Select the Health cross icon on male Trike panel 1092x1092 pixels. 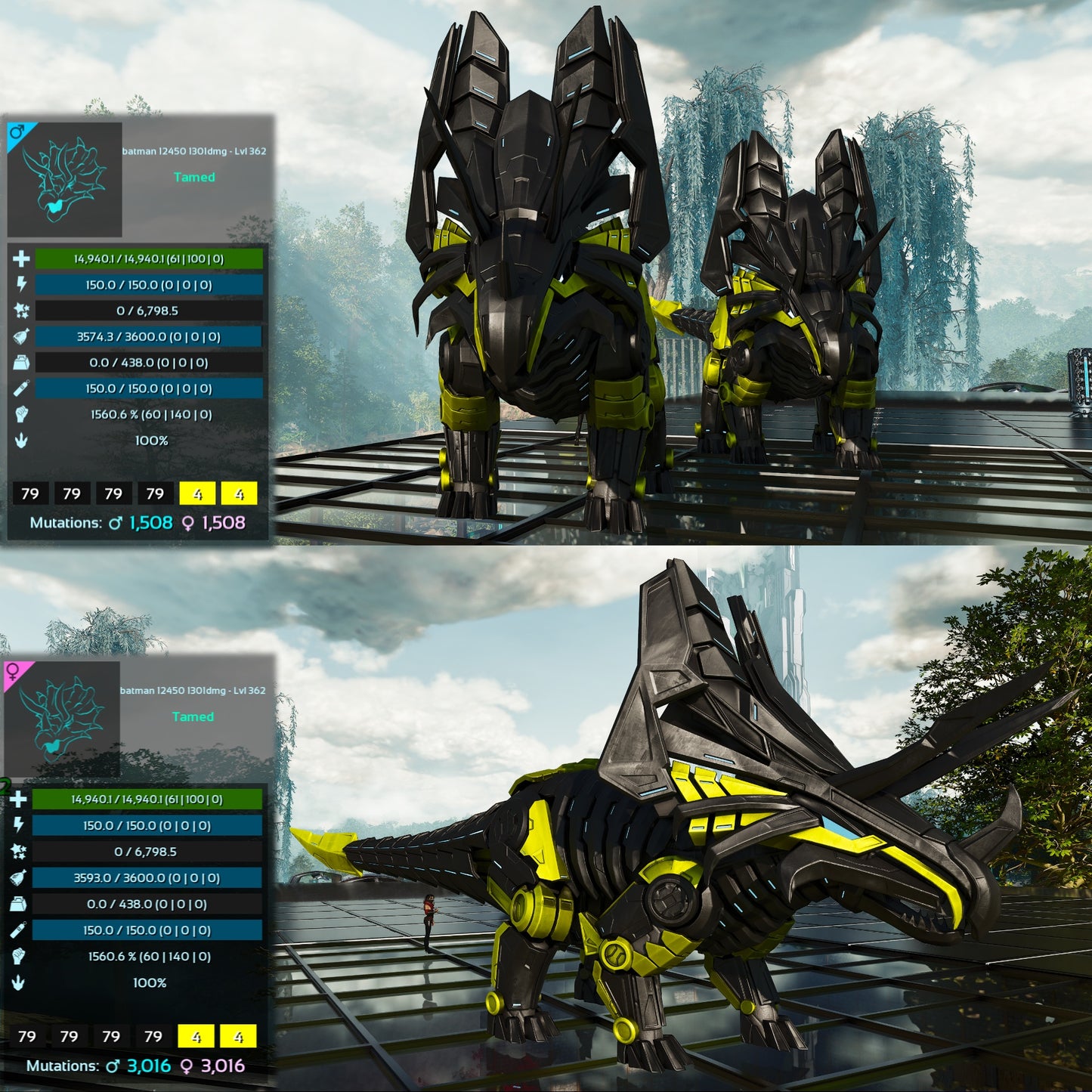coord(21,259)
